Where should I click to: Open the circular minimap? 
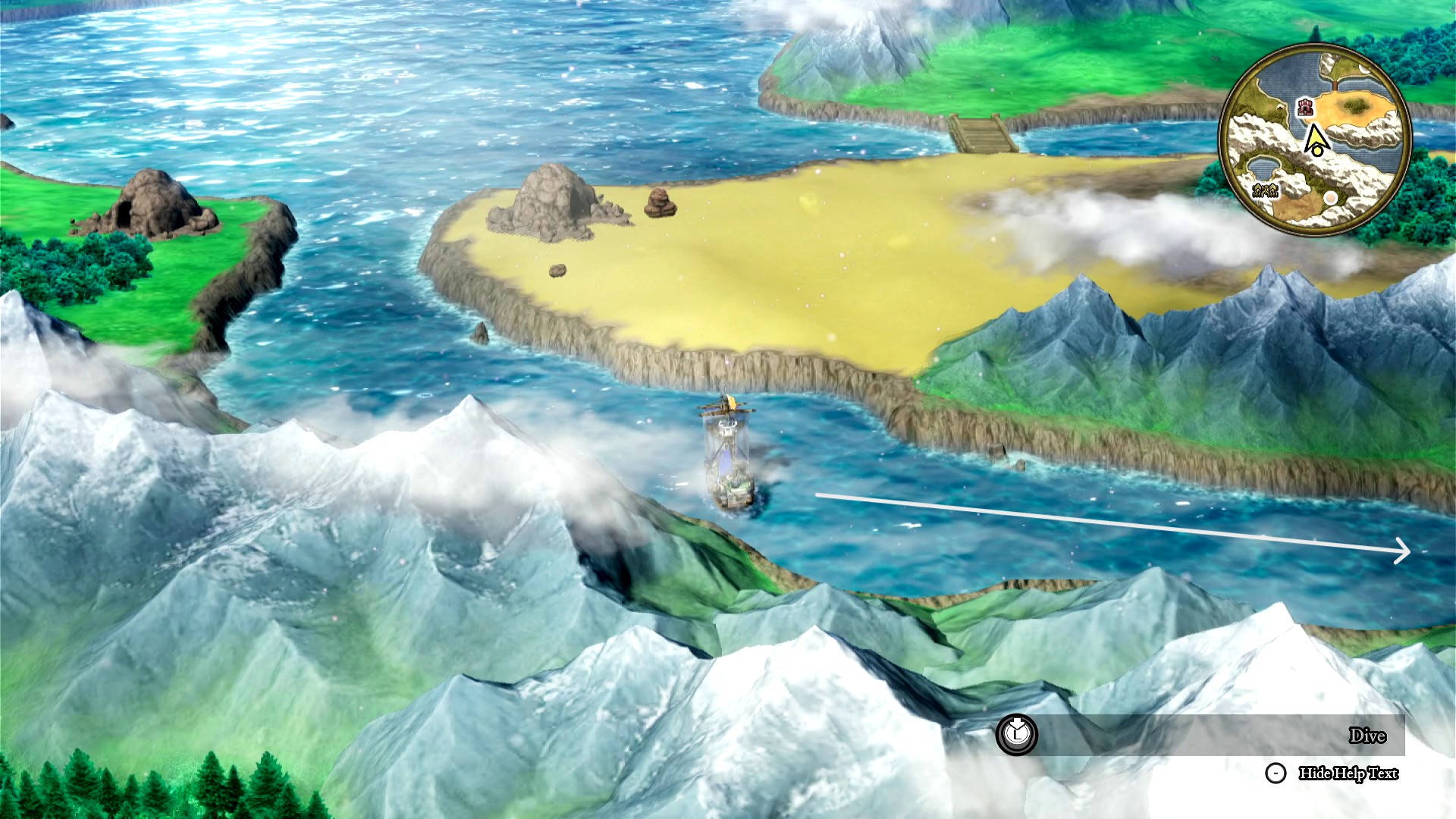pyautogui.click(x=1315, y=139)
